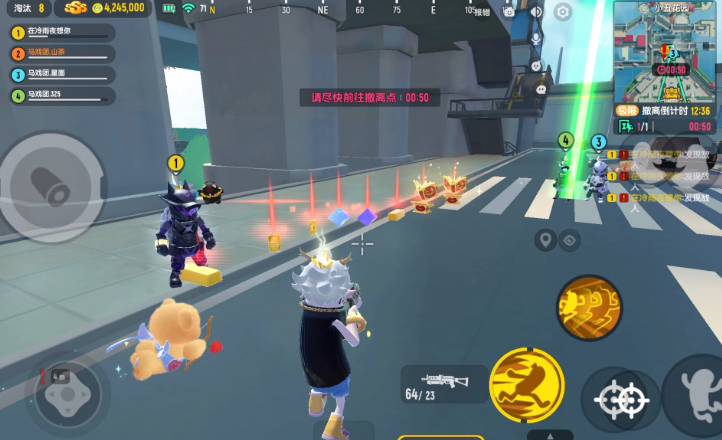Select teammate 4 in squad list
Screen dimensions: 722x440
click(x=60, y=96)
